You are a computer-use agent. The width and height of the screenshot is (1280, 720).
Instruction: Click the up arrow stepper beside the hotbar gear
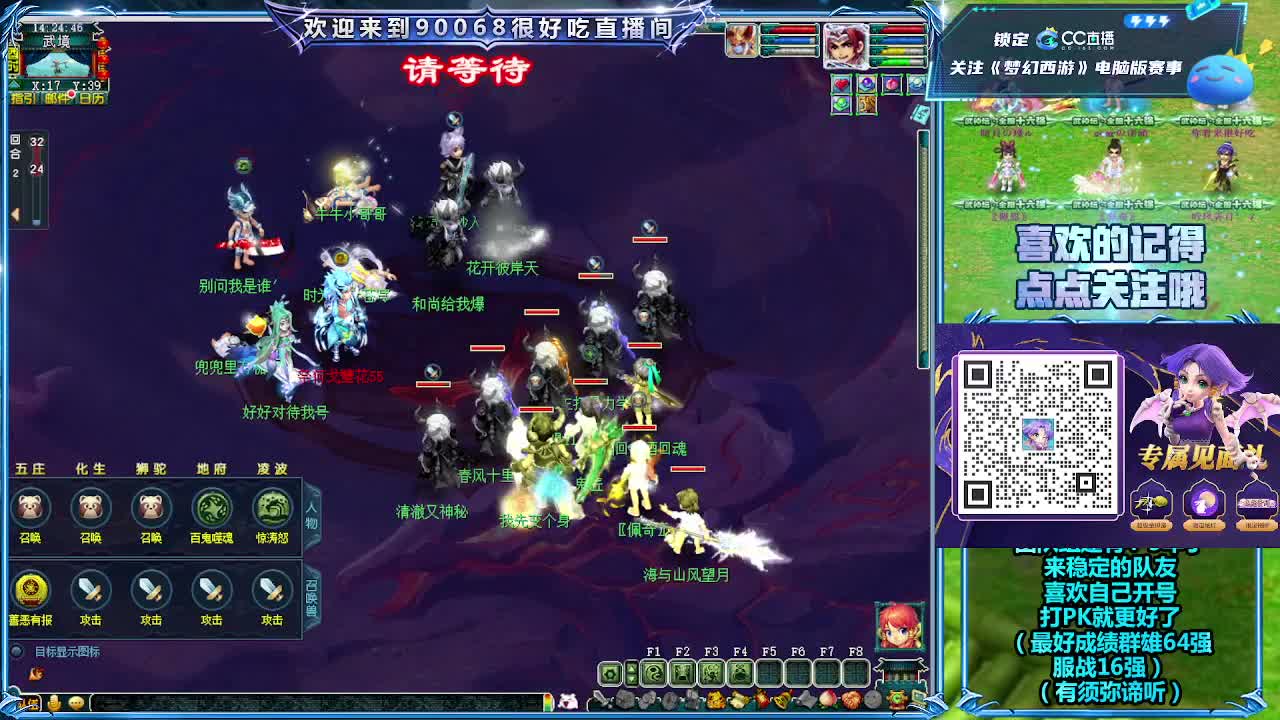[x=632, y=668]
